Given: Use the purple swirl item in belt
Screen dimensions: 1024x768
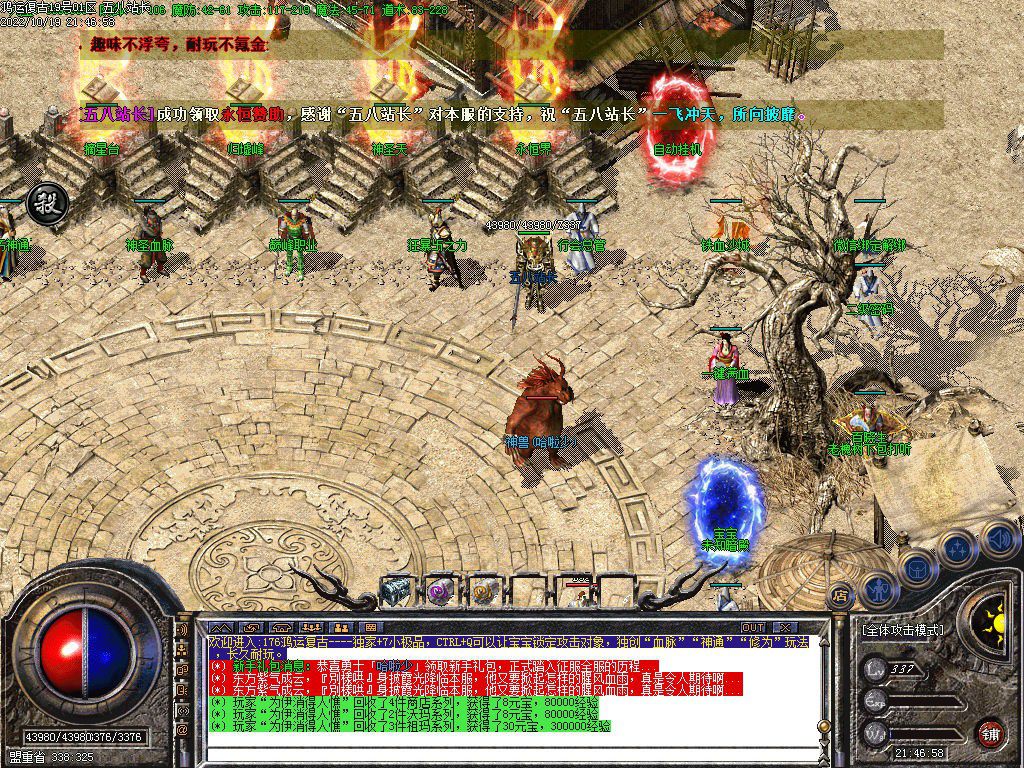Looking at the screenshot, I should click(440, 591).
